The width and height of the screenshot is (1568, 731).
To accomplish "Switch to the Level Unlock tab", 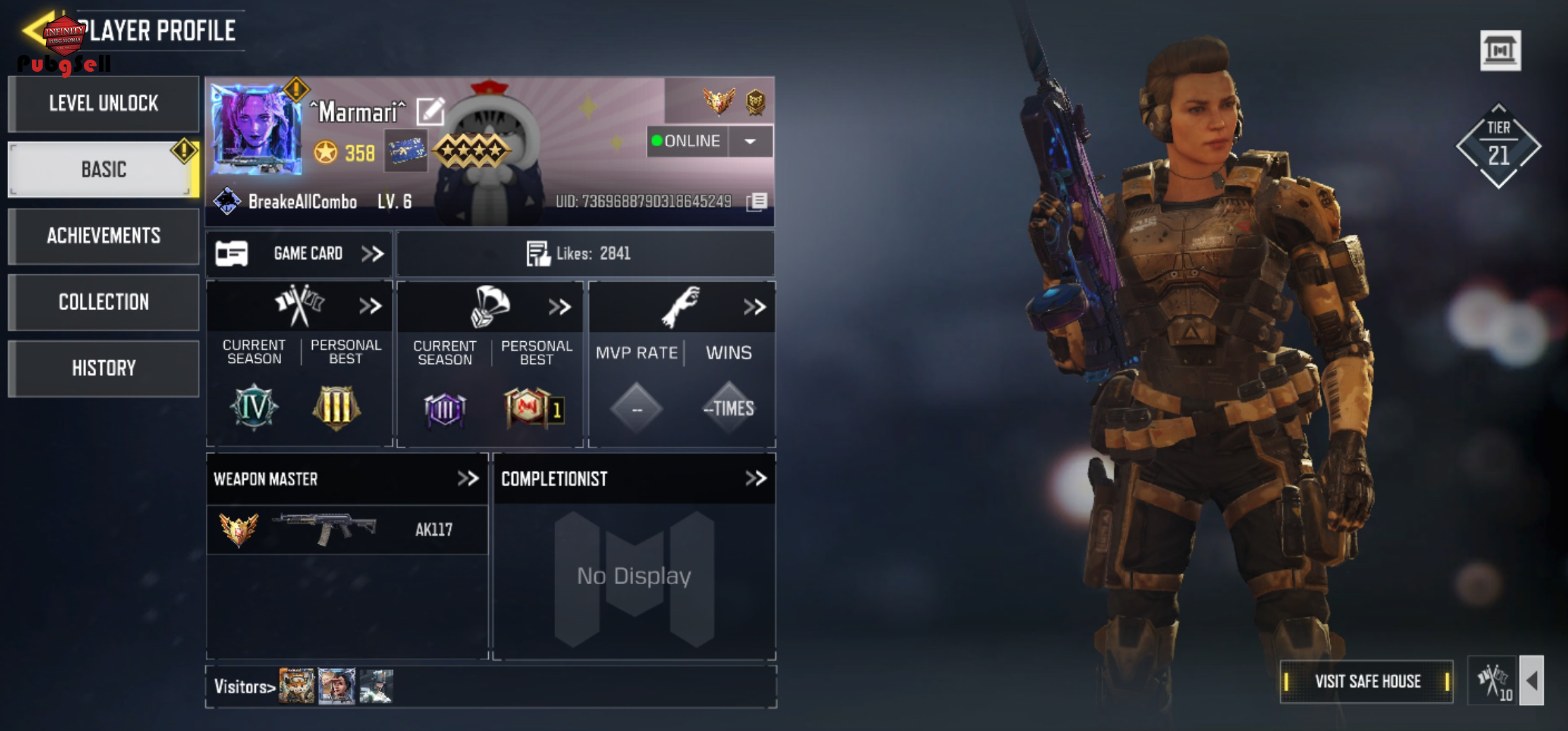I will pyautogui.click(x=104, y=104).
